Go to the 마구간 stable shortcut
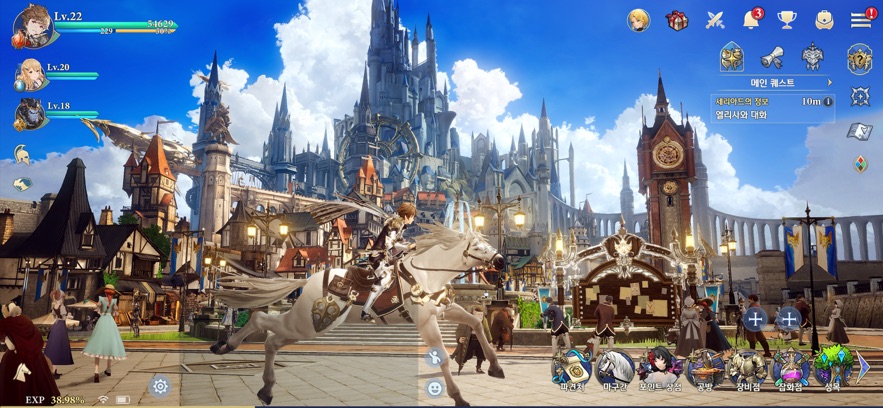The image size is (883, 408). [616, 371]
